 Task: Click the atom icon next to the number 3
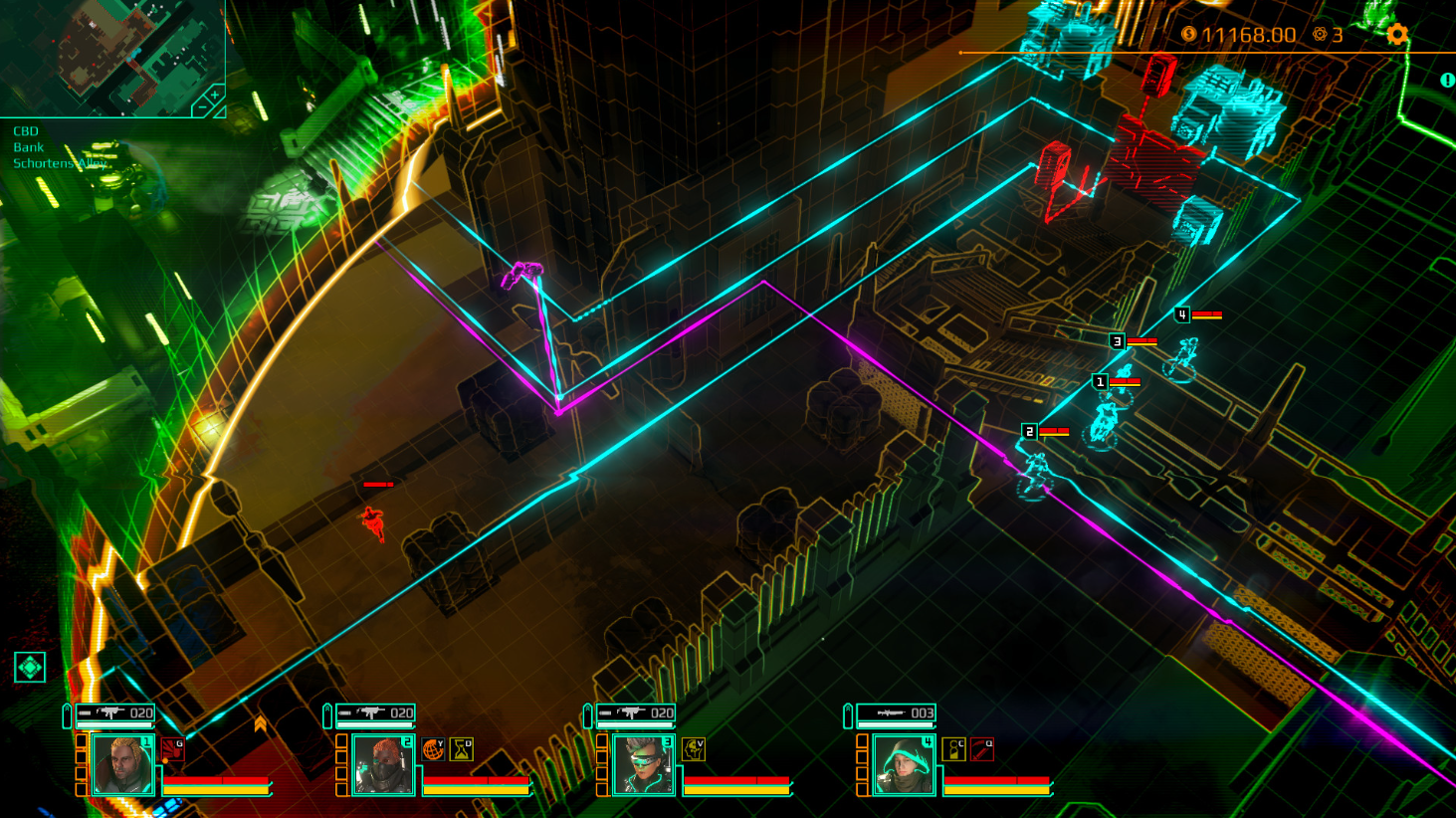click(x=1321, y=35)
